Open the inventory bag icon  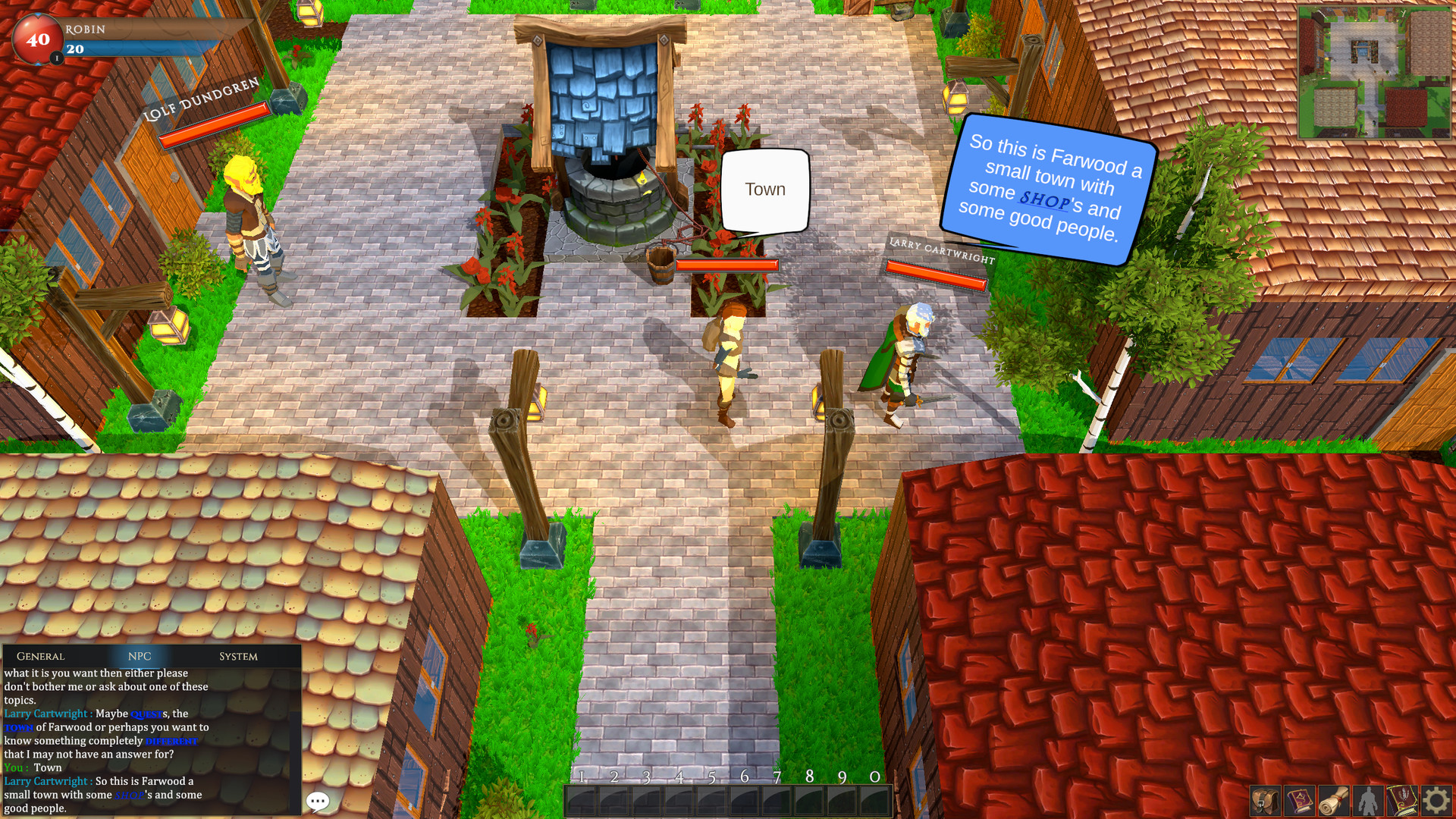click(1266, 800)
